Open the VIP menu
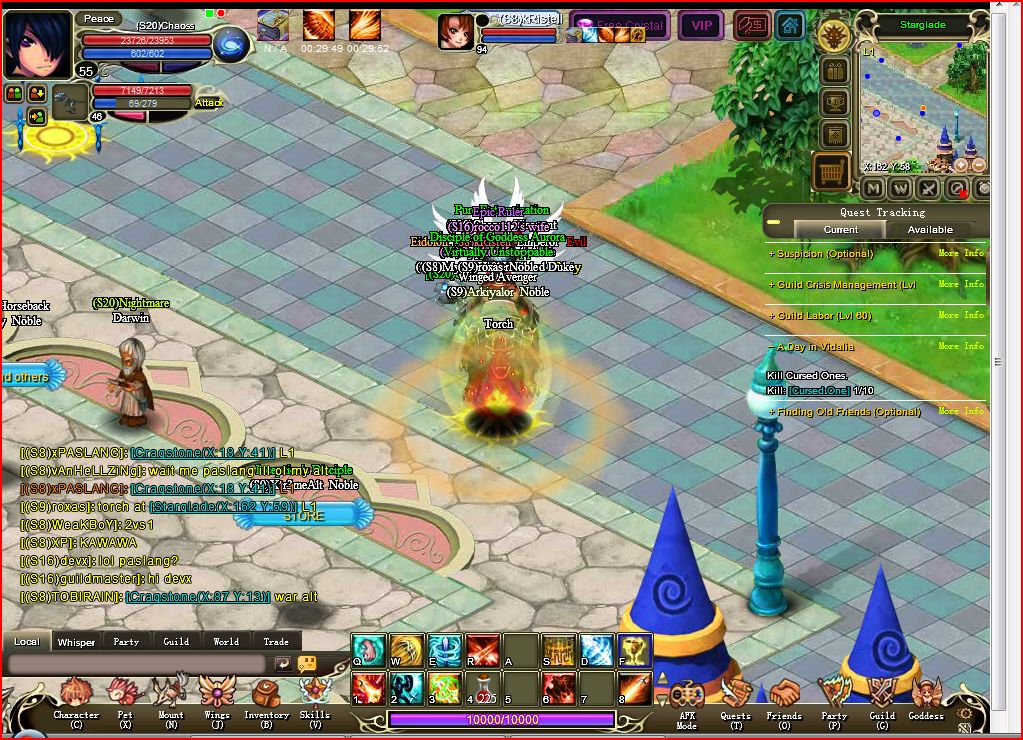 click(701, 25)
